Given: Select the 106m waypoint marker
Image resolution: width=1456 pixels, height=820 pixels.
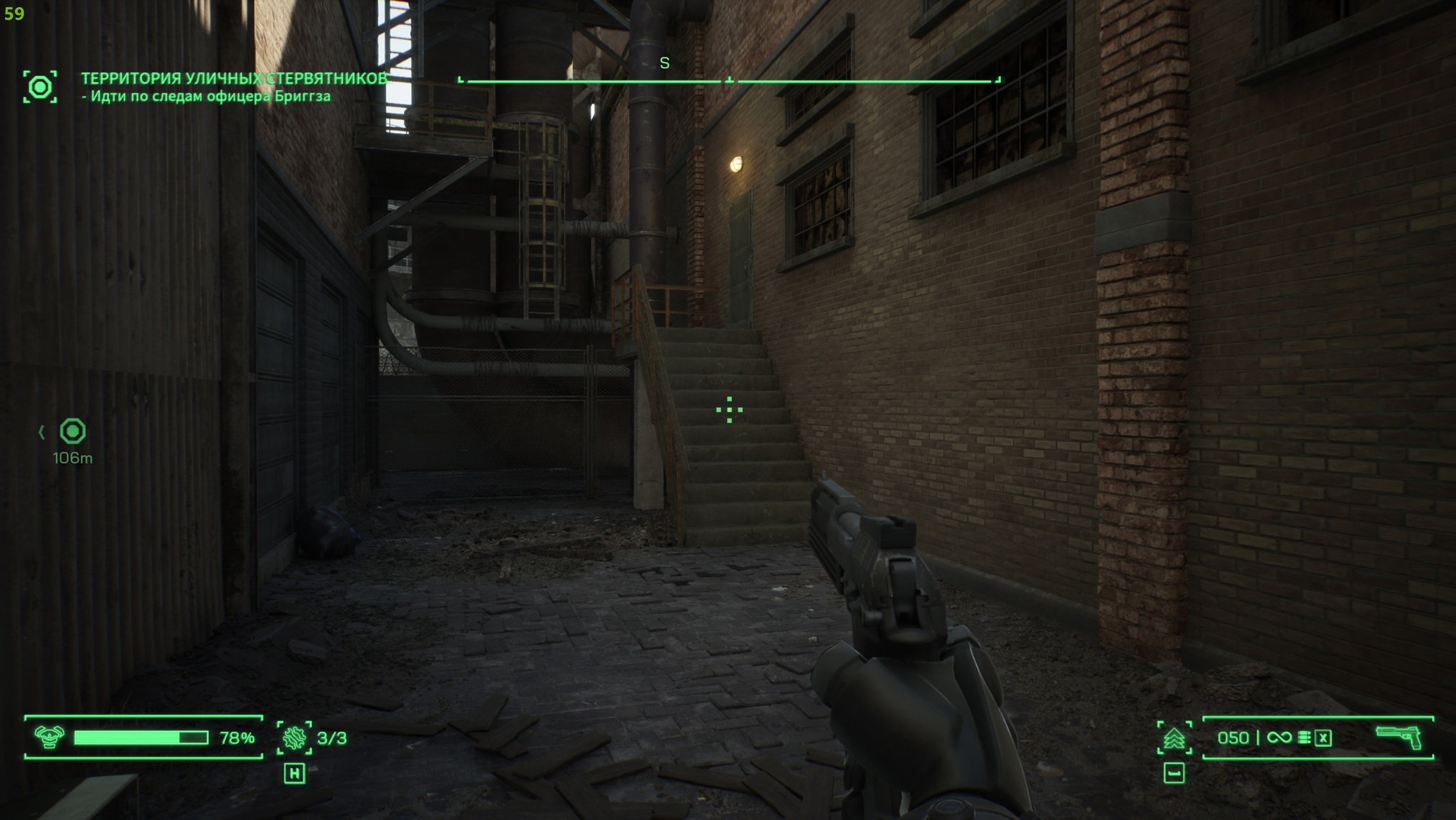Looking at the screenshot, I should click(73, 431).
